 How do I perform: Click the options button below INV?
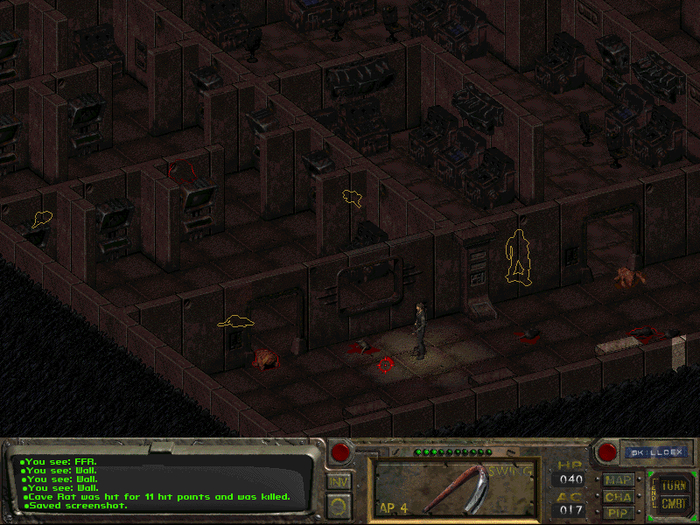339,504
